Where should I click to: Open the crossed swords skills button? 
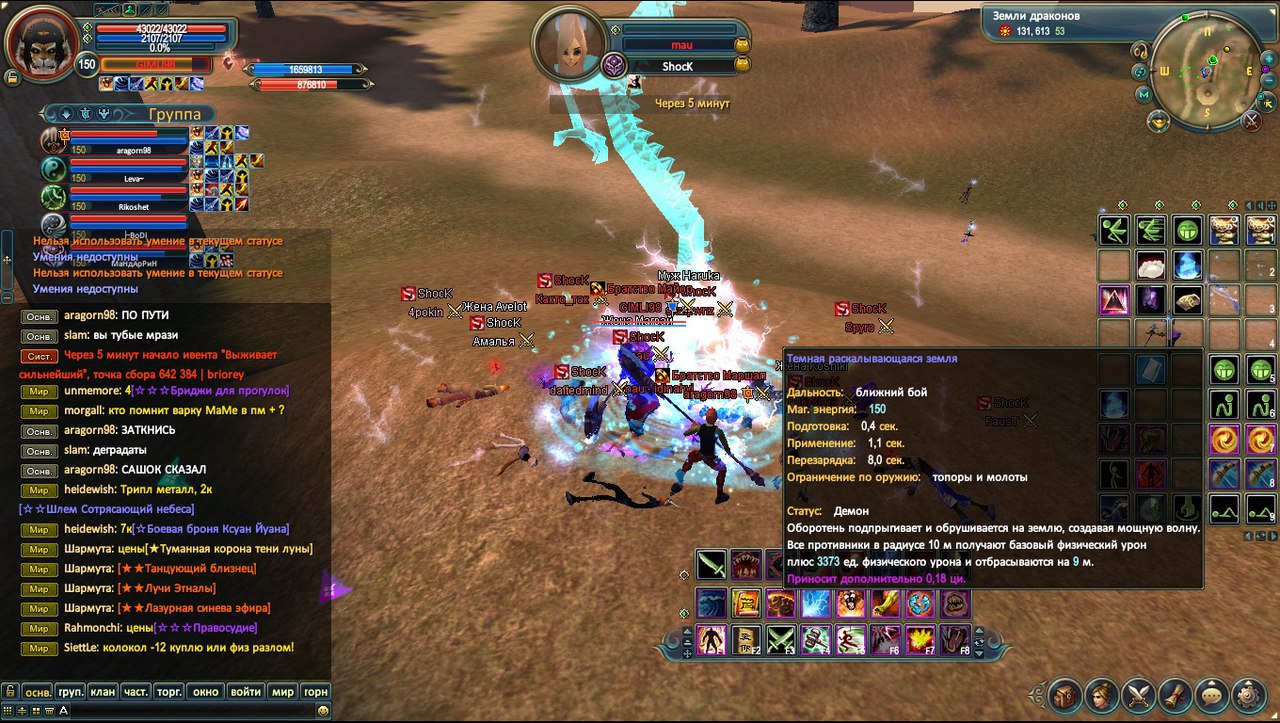point(1139,693)
